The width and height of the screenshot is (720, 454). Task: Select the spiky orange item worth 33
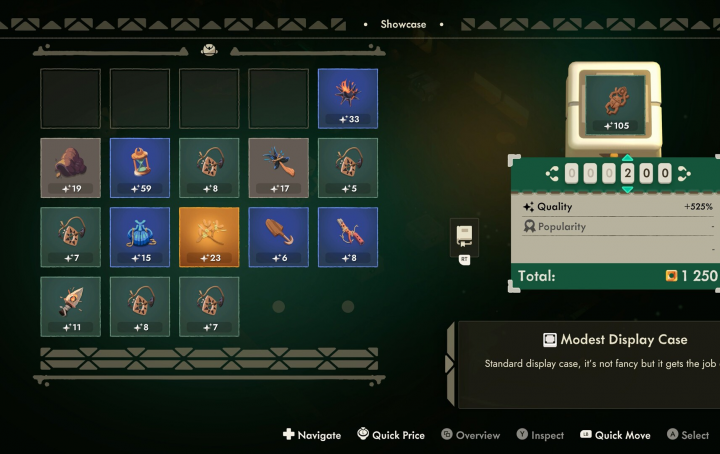click(x=348, y=97)
